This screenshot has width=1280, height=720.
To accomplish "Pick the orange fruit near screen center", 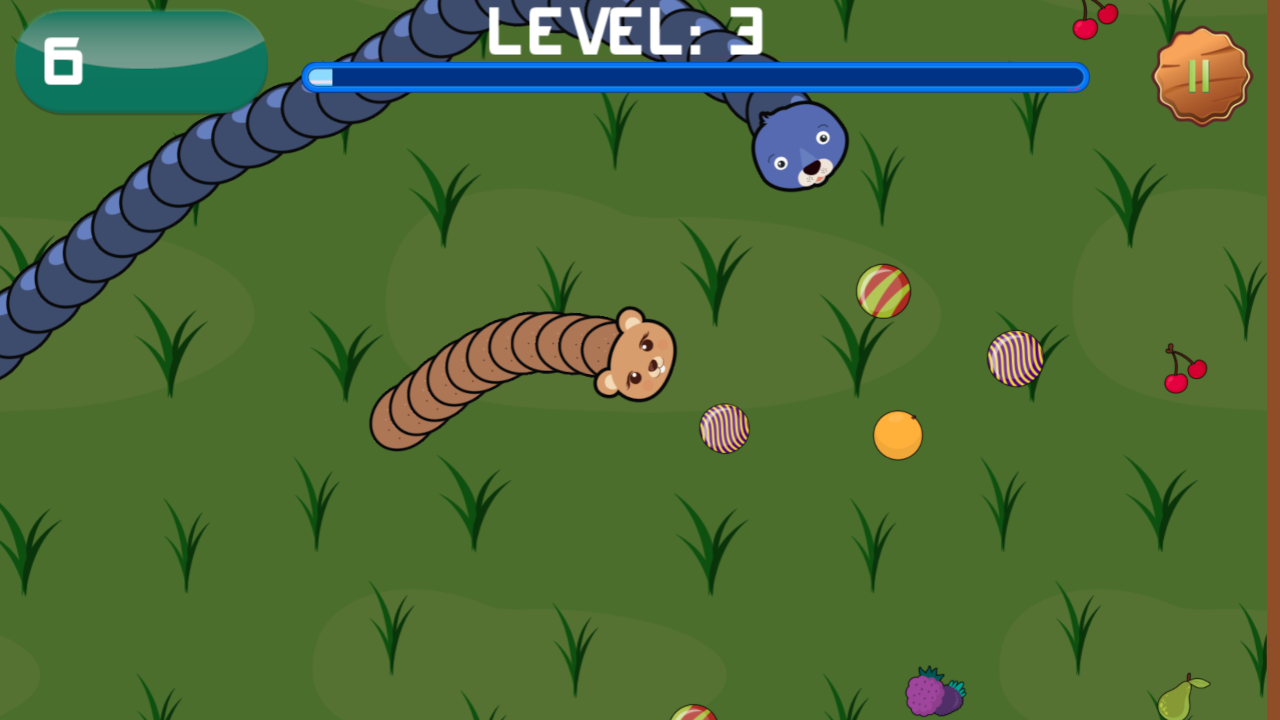I will point(897,436).
